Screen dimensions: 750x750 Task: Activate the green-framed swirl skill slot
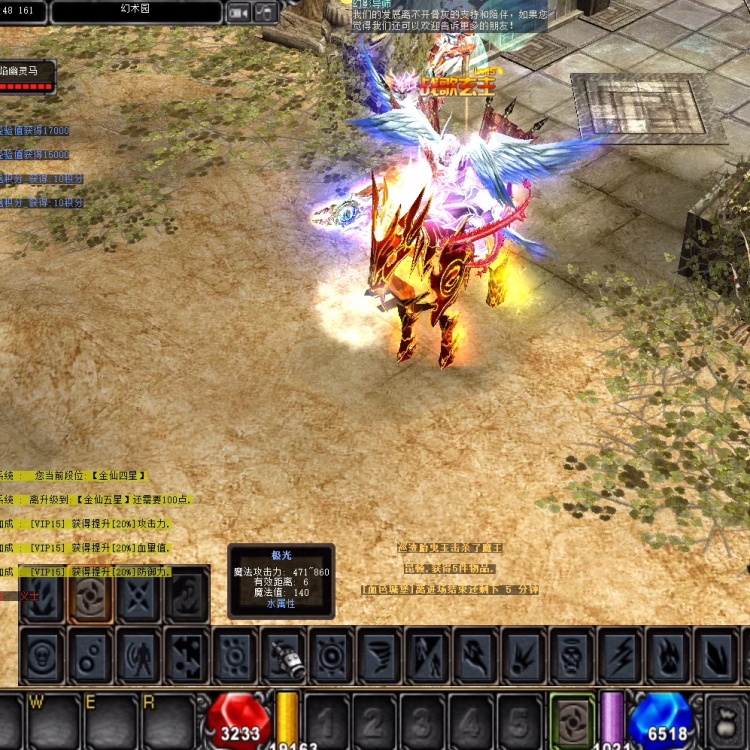click(x=572, y=717)
